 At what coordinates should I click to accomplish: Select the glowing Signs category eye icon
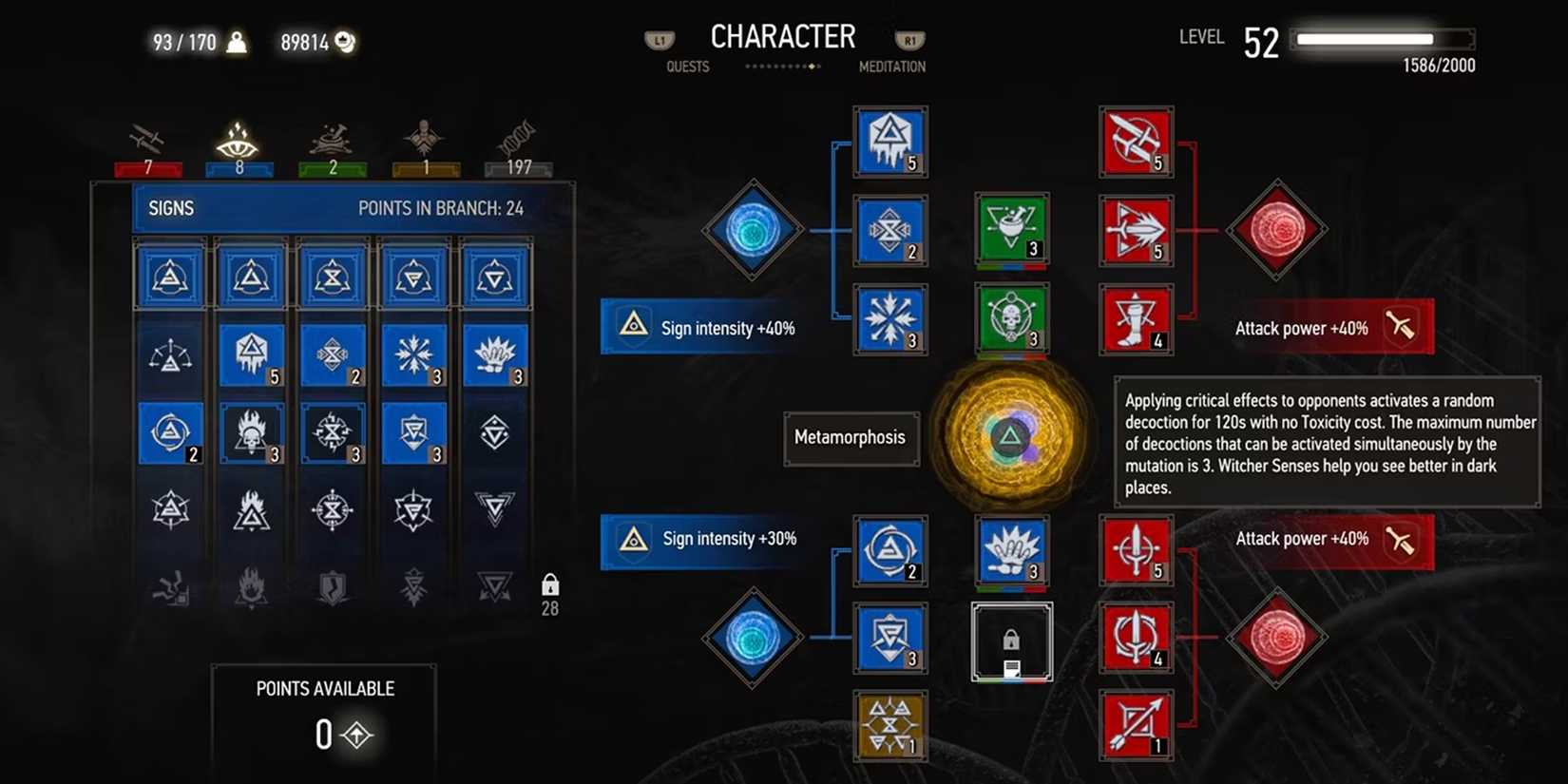pos(236,141)
